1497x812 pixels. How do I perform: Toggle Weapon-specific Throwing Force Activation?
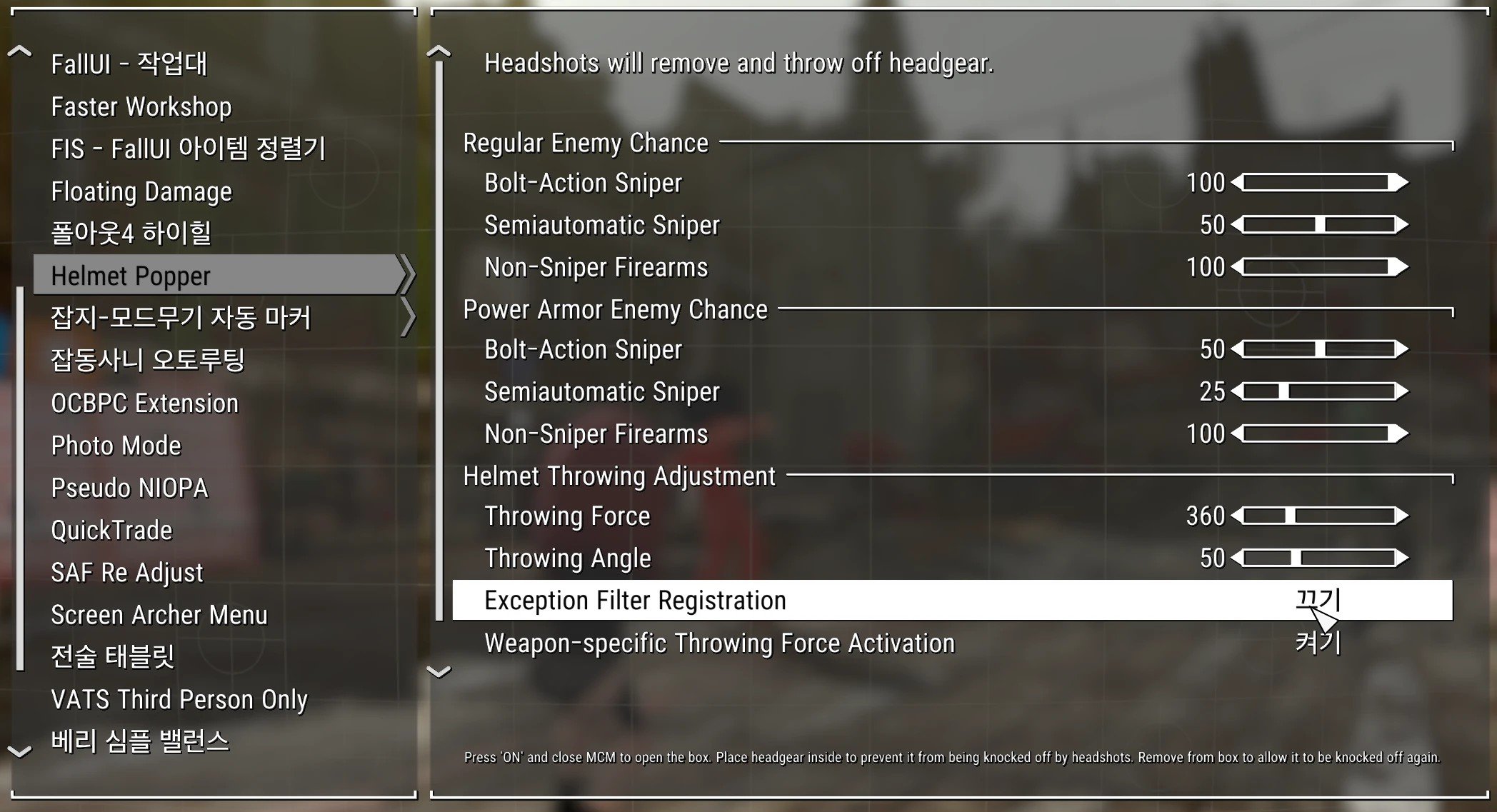[1317, 643]
